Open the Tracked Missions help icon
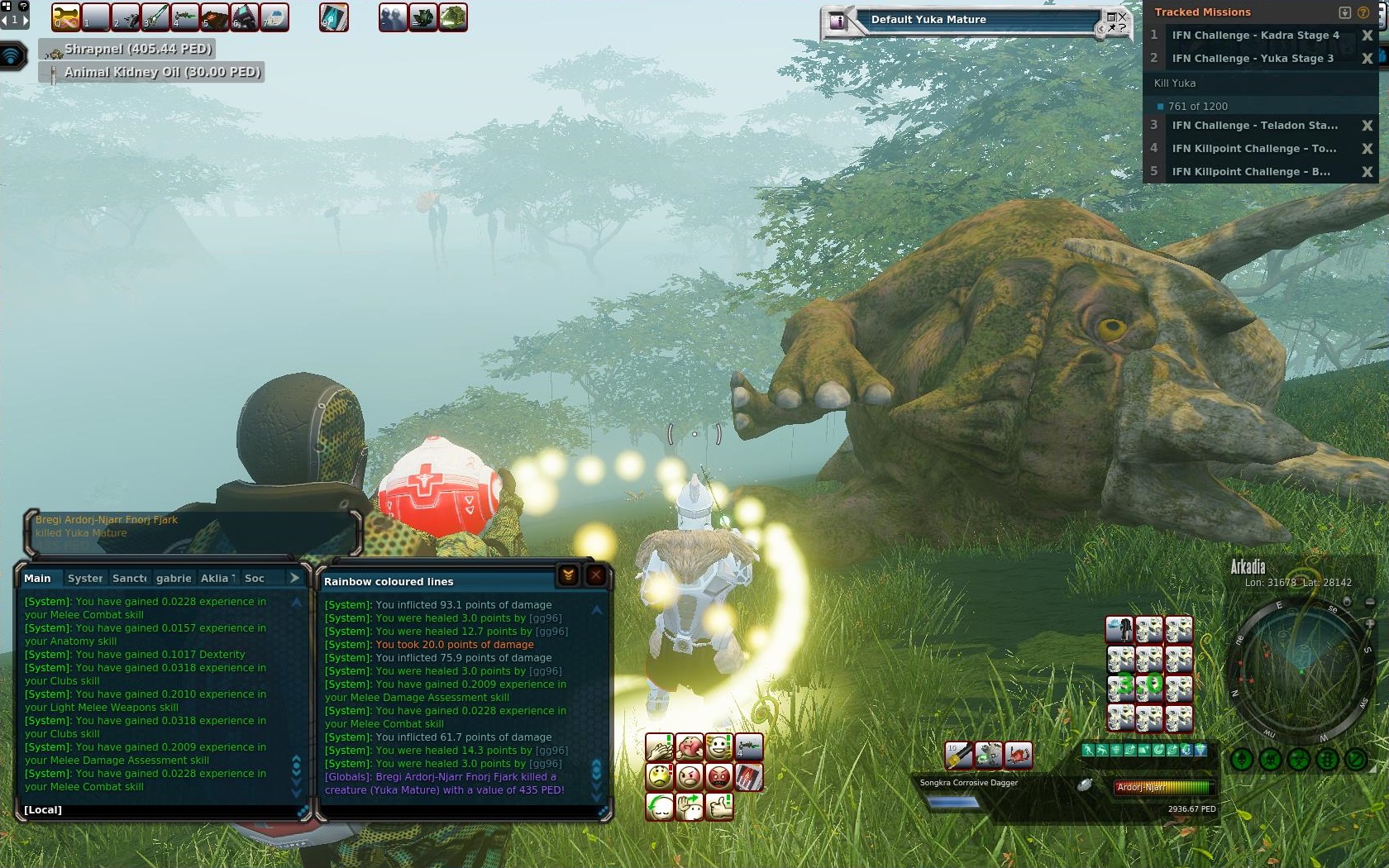 pos(1363,12)
